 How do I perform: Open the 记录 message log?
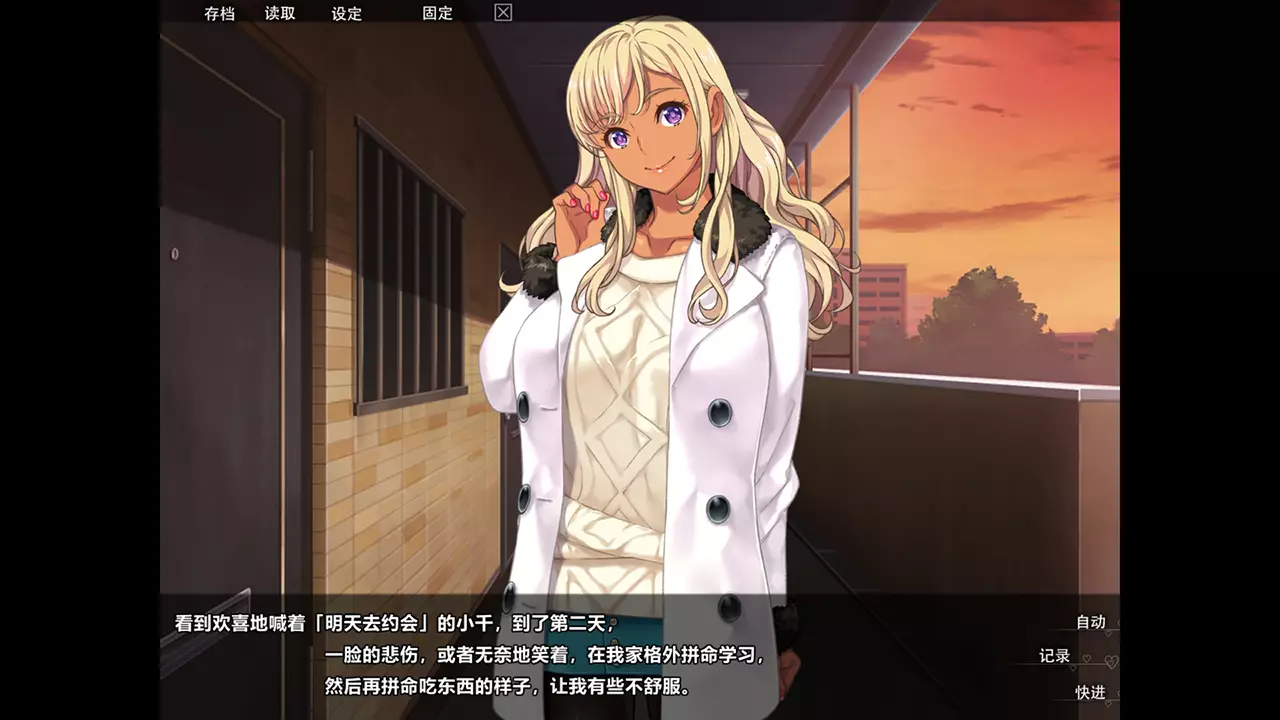point(1054,654)
